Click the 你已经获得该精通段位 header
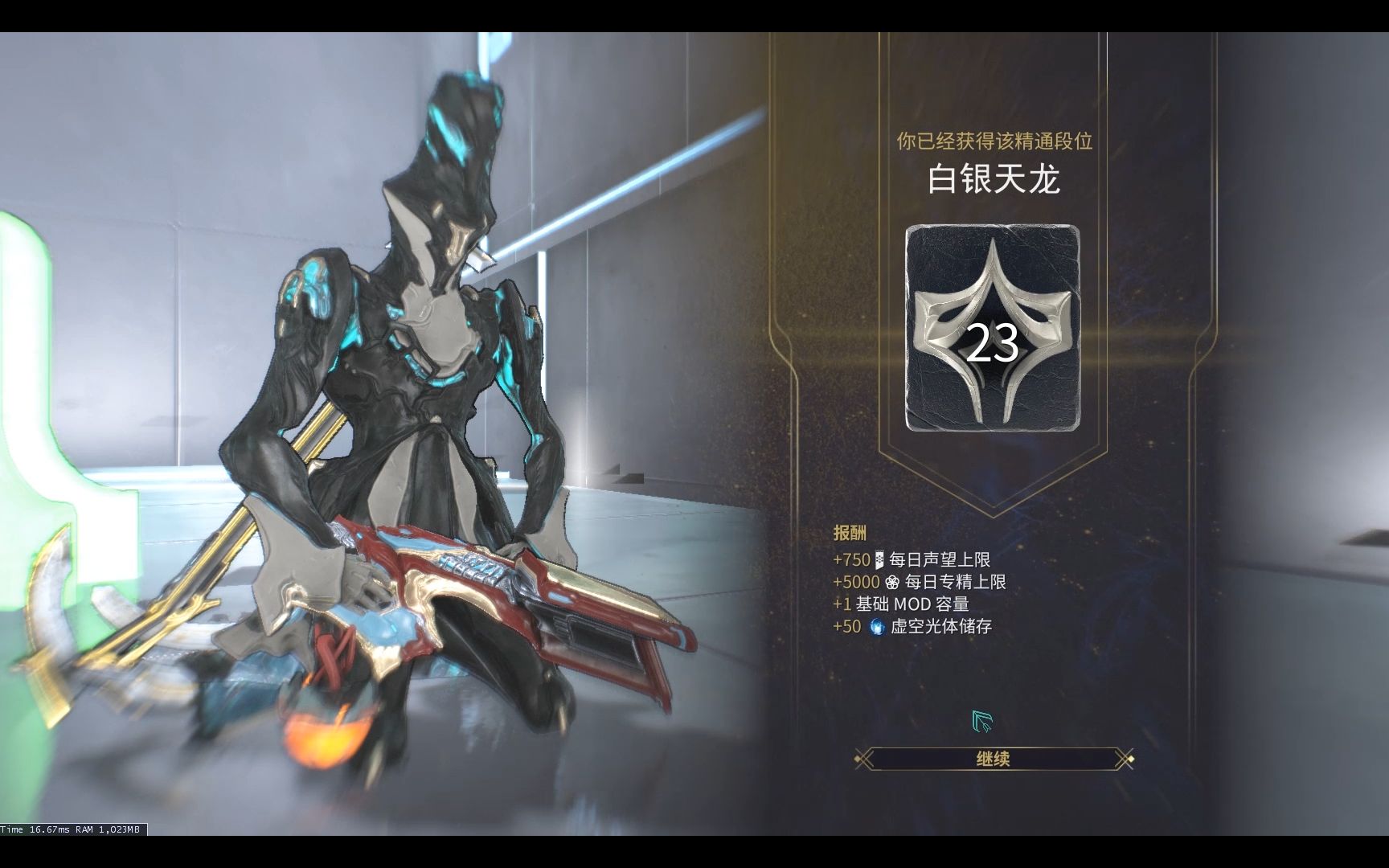 point(997,138)
